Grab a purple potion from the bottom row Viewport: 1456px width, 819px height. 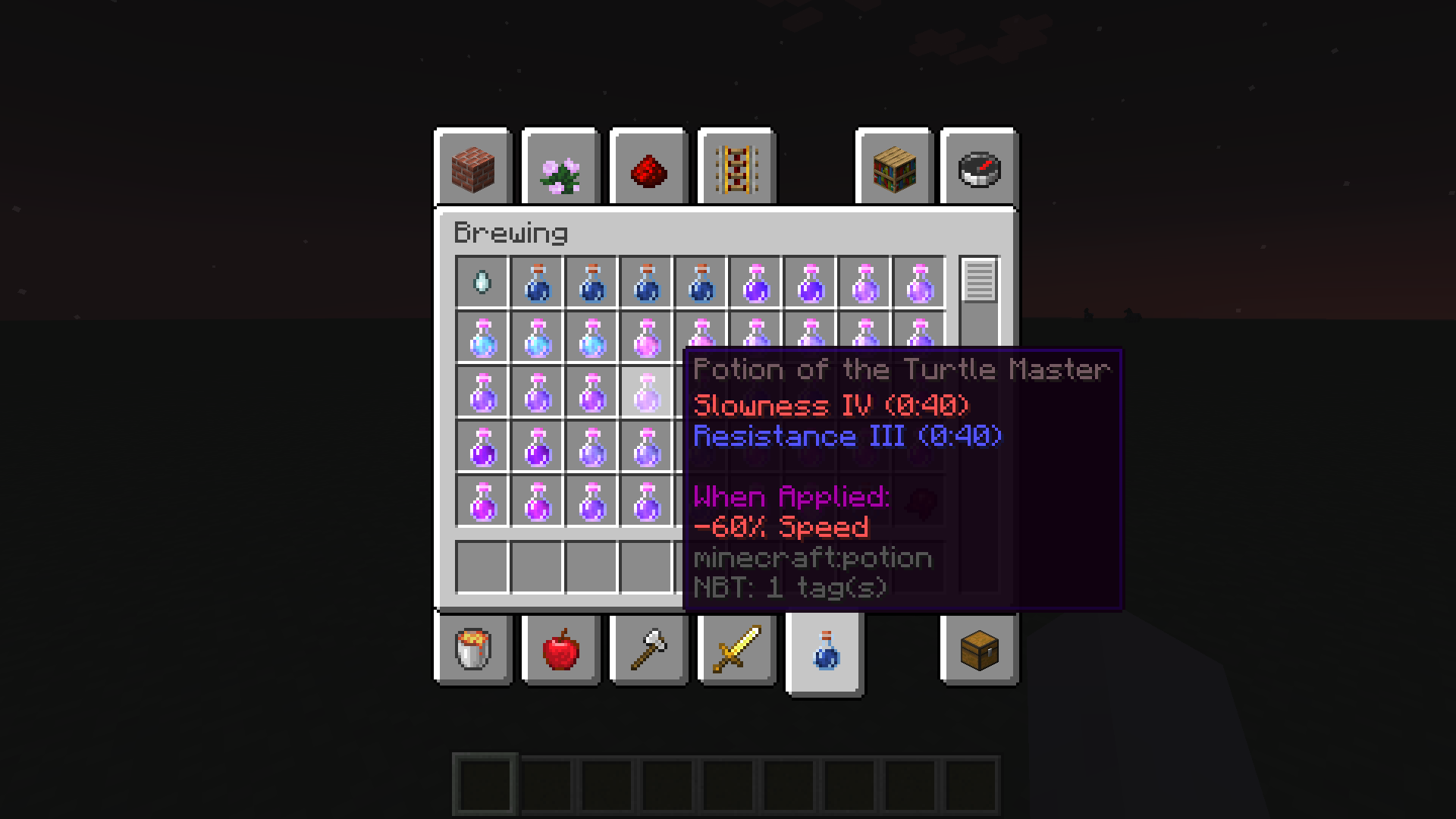point(536,500)
